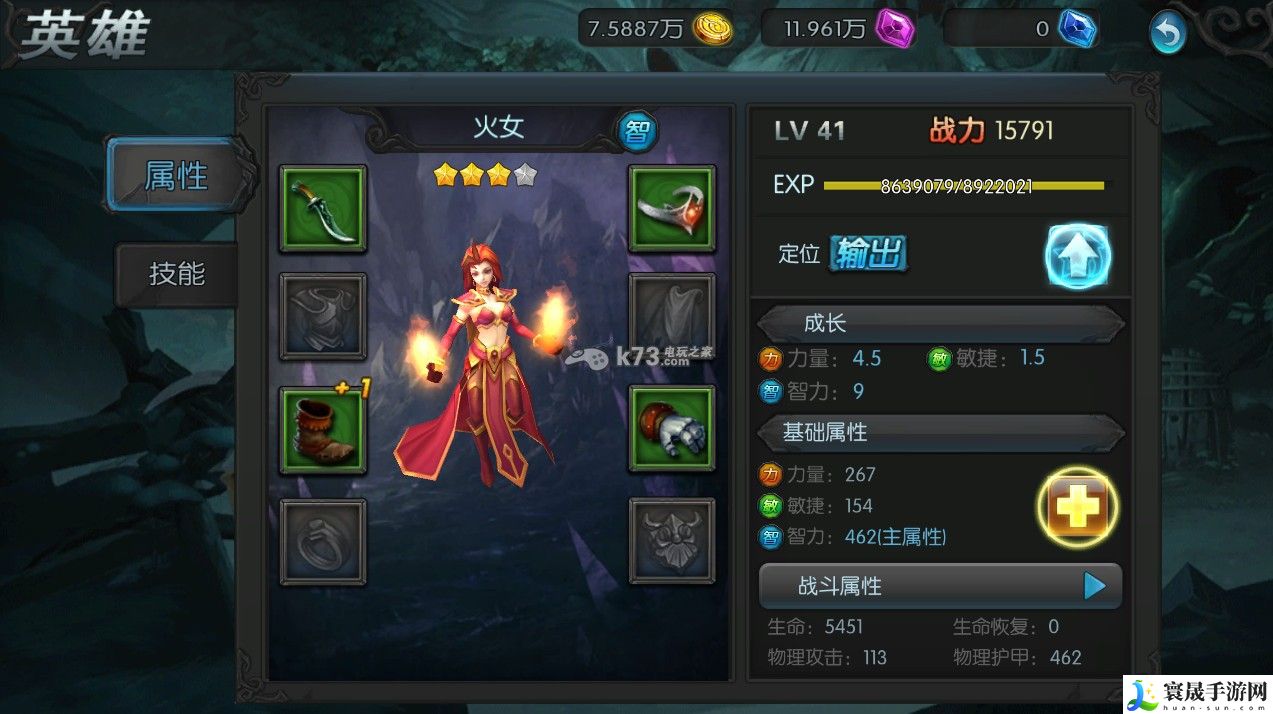Tap the blue crystal currency counter

[x=1020, y=29]
